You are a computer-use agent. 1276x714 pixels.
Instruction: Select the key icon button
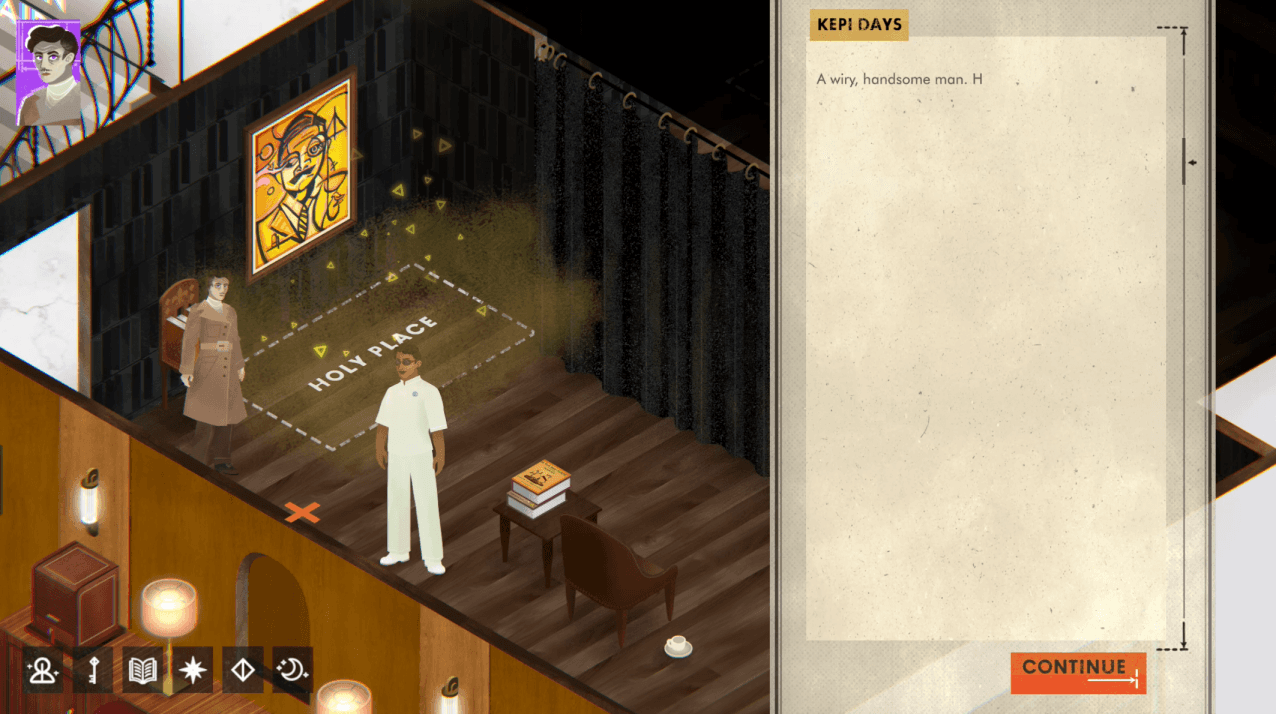(93, 669)
